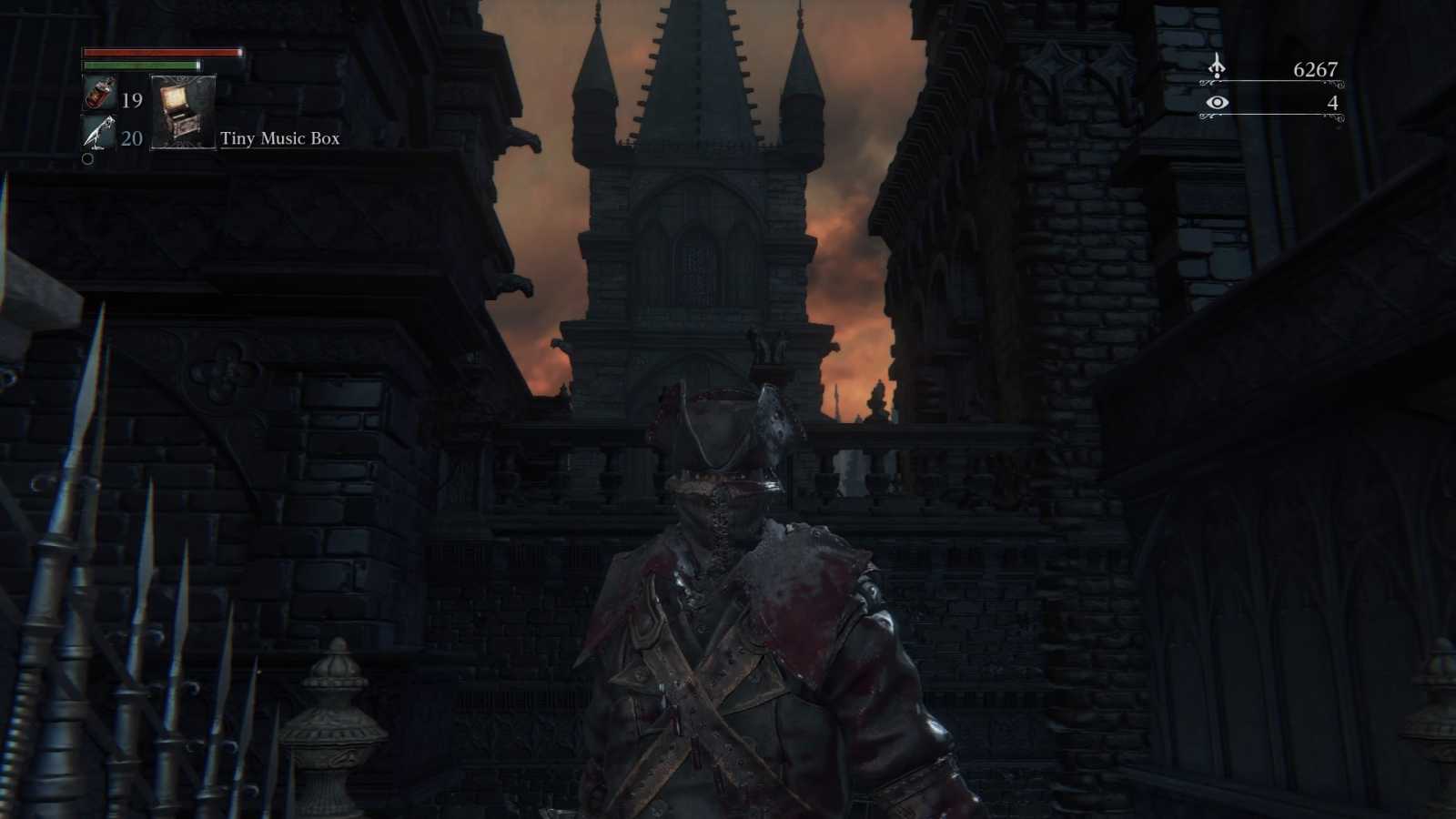
Task: Select the Tiny Music Box label text
Action: tap(278, 139)
